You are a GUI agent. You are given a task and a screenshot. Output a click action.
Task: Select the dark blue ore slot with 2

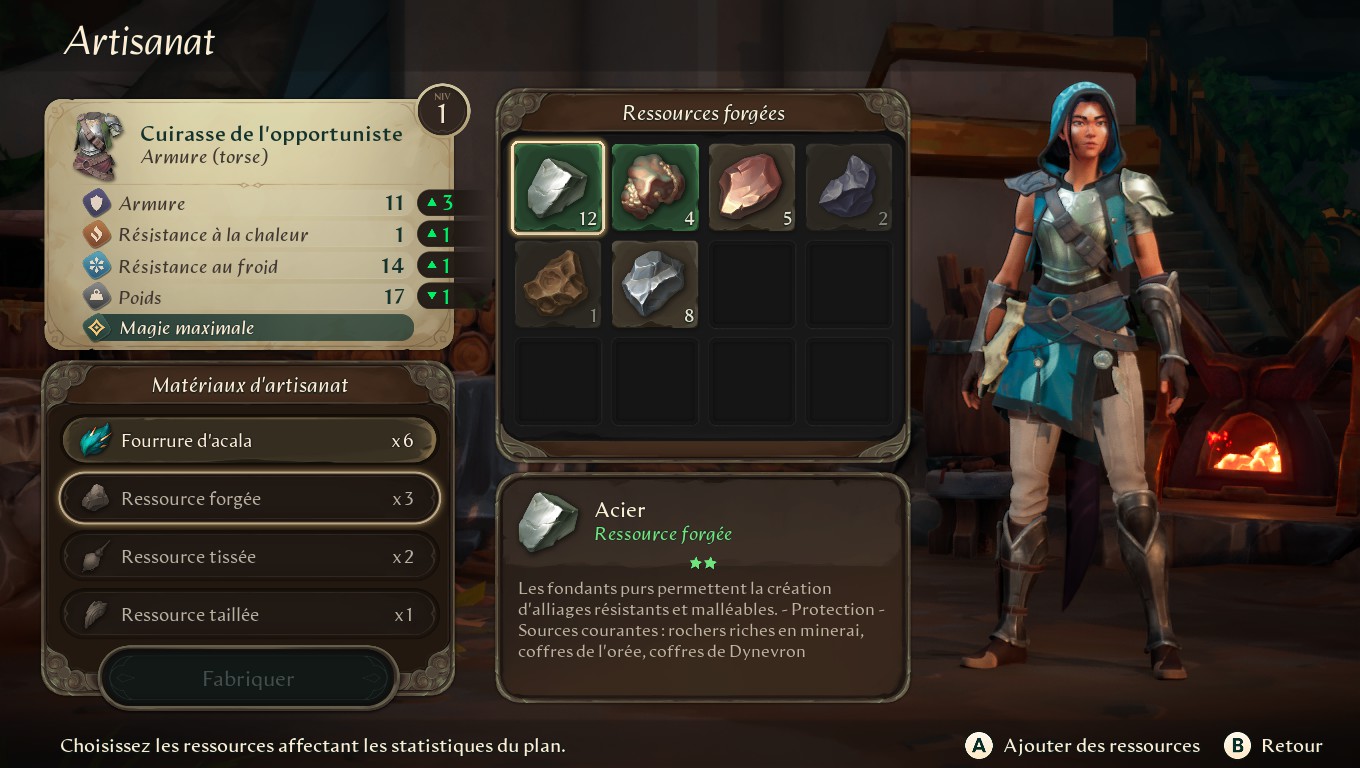849,187
